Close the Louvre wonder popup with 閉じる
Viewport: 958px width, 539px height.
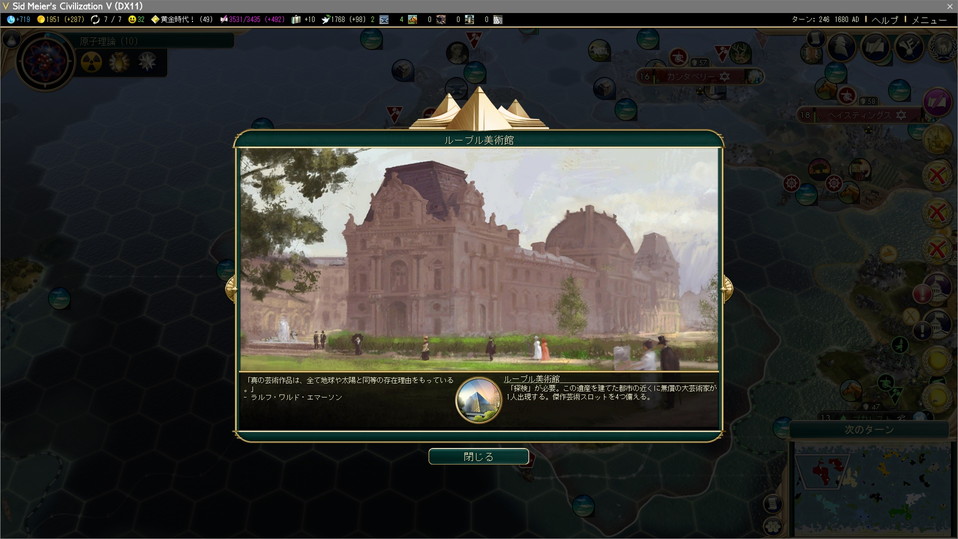pyautogui.click(x=478, y=457)
